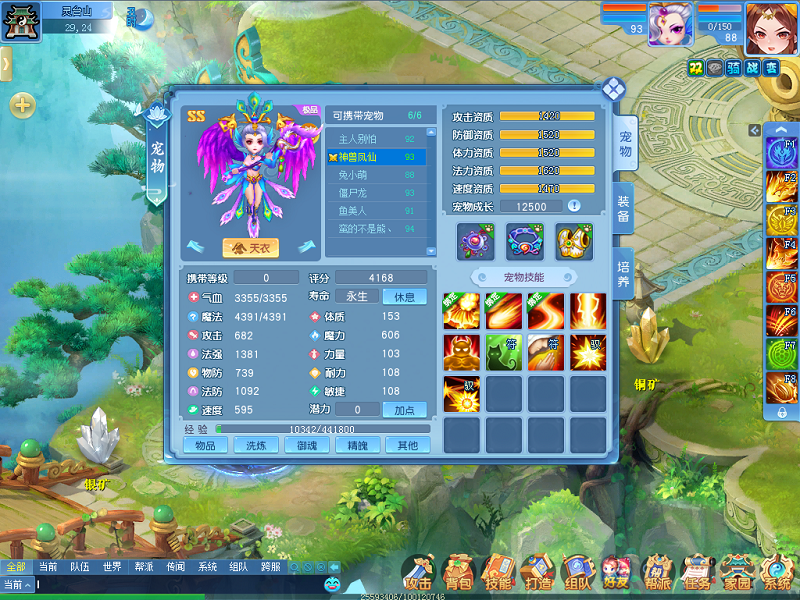The width and height of the screenshot is (800, 600).
Task: Toggle the 休息 rest button
Action: (405, 297)
